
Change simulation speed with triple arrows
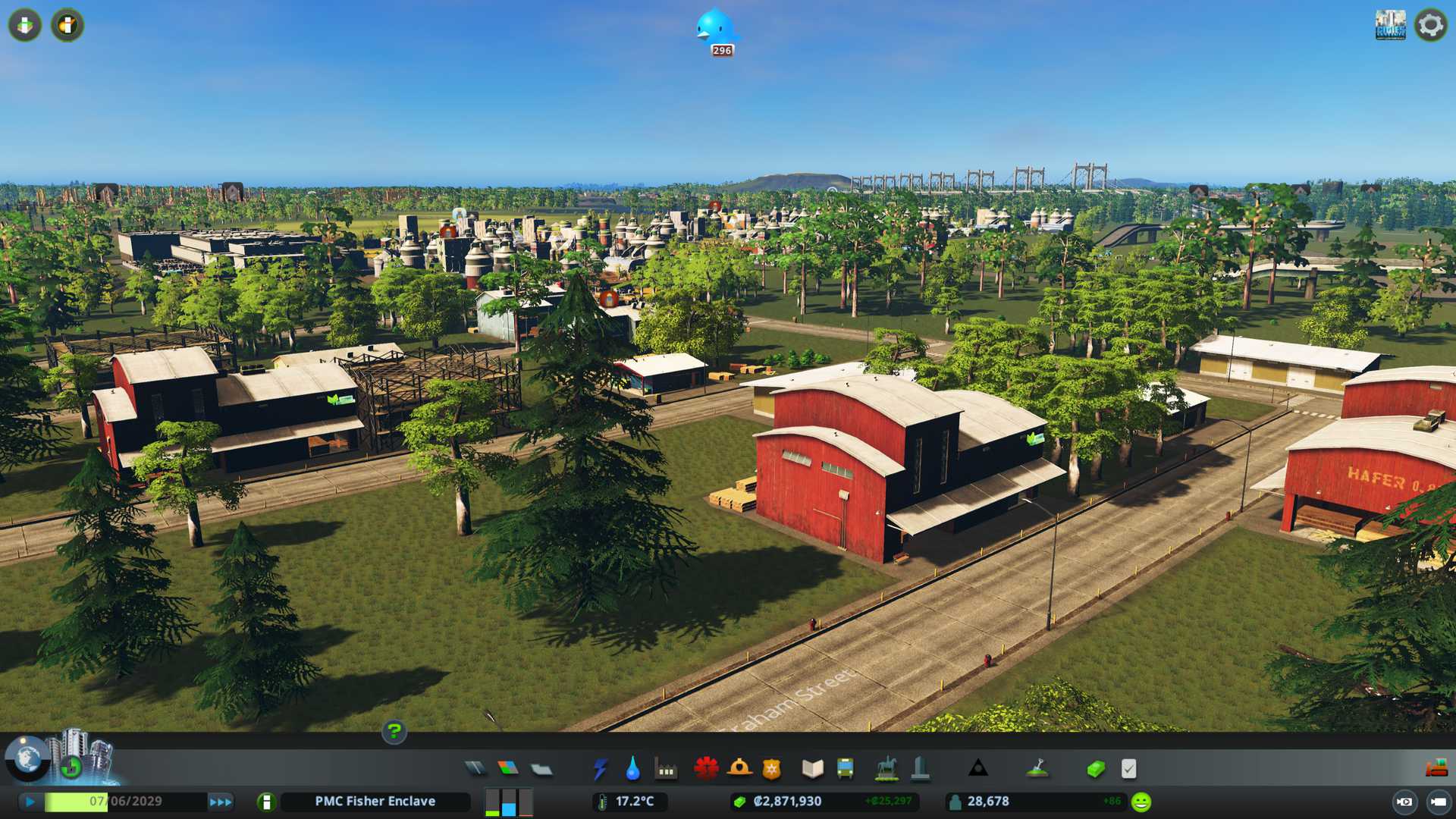point(221,802)
